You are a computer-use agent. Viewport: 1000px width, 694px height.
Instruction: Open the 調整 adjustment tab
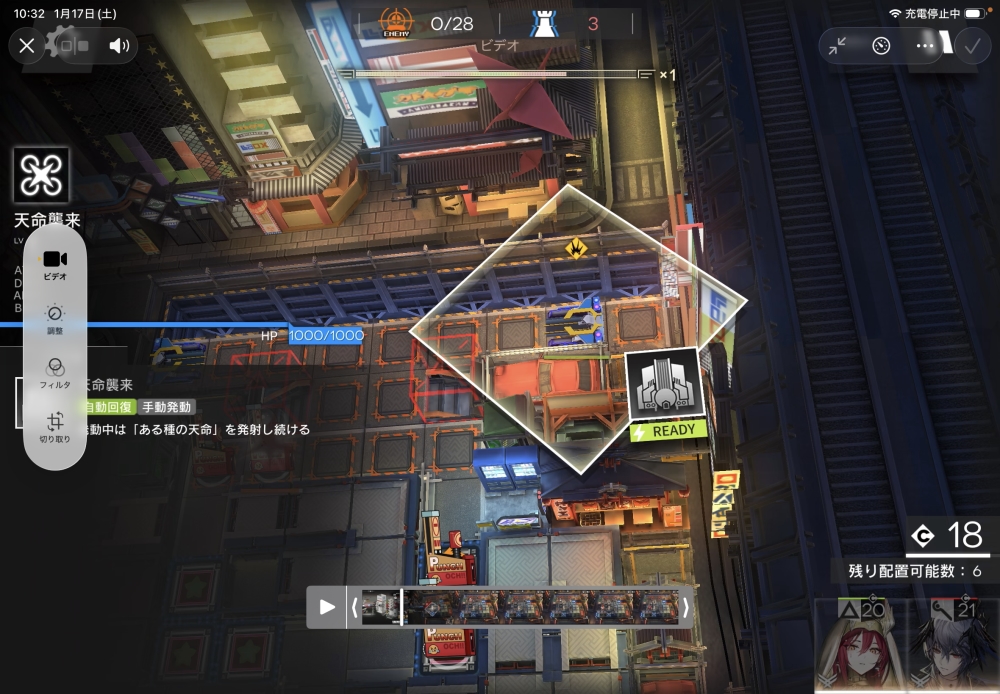click(x=55, y=318)
